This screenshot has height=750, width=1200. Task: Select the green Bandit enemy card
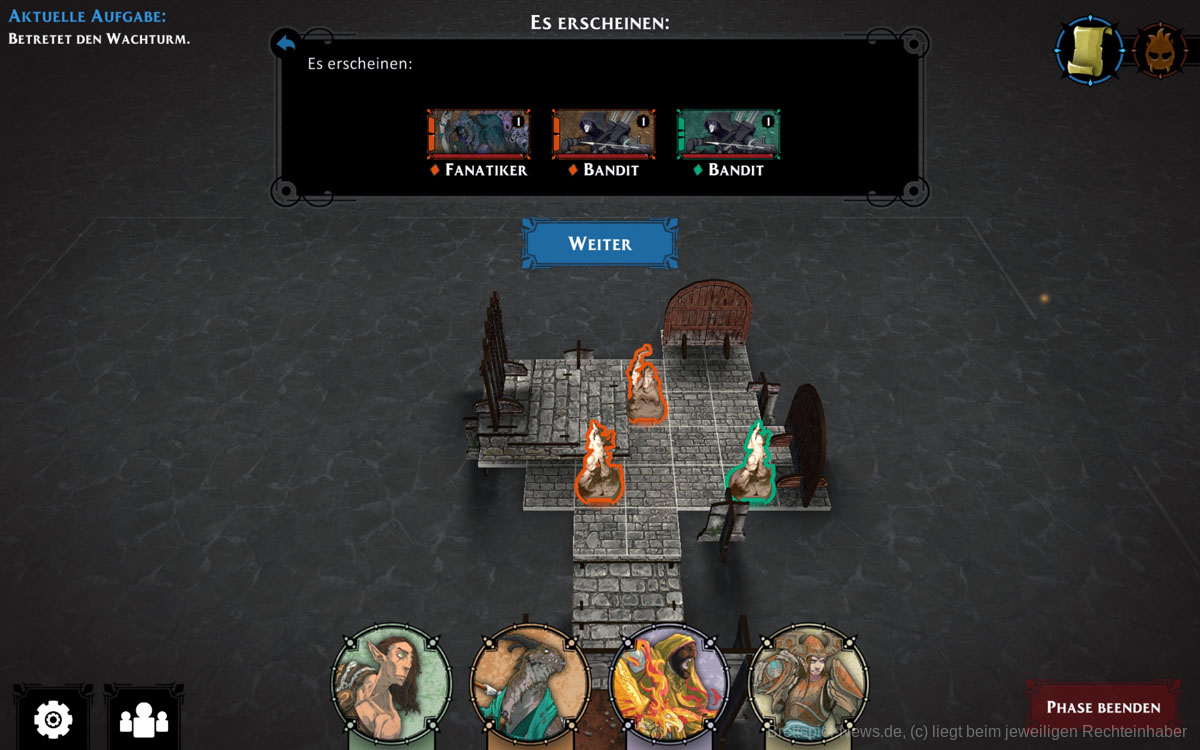pyautogui.click(x=728, y=135)
